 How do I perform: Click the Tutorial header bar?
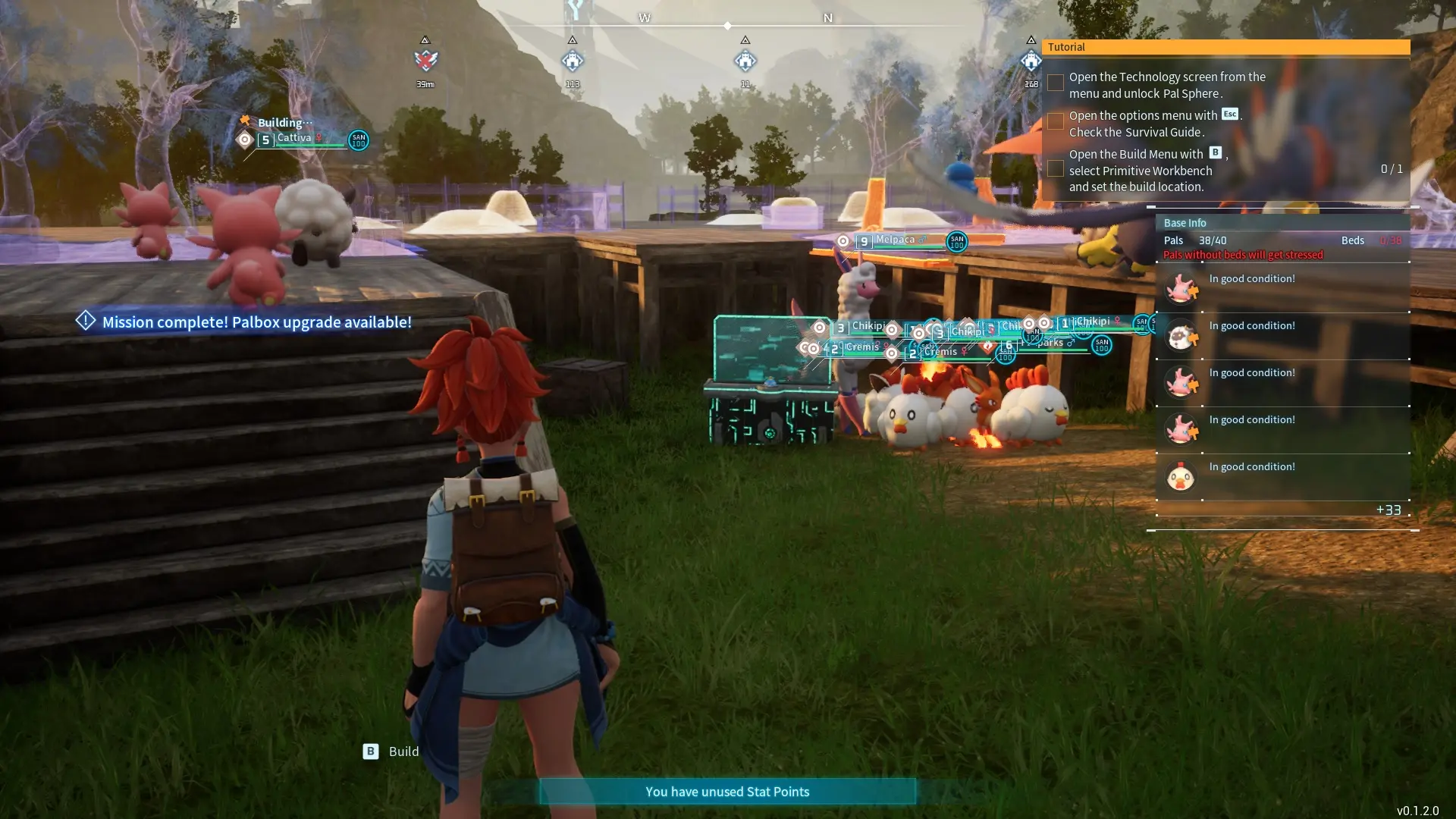[1226, 47]
